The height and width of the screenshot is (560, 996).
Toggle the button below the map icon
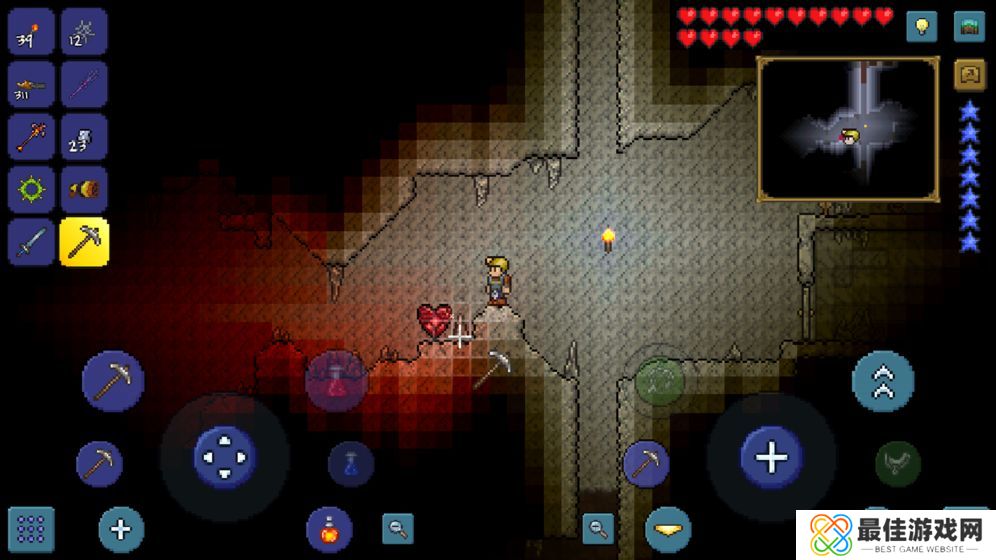tap(969, 74)
